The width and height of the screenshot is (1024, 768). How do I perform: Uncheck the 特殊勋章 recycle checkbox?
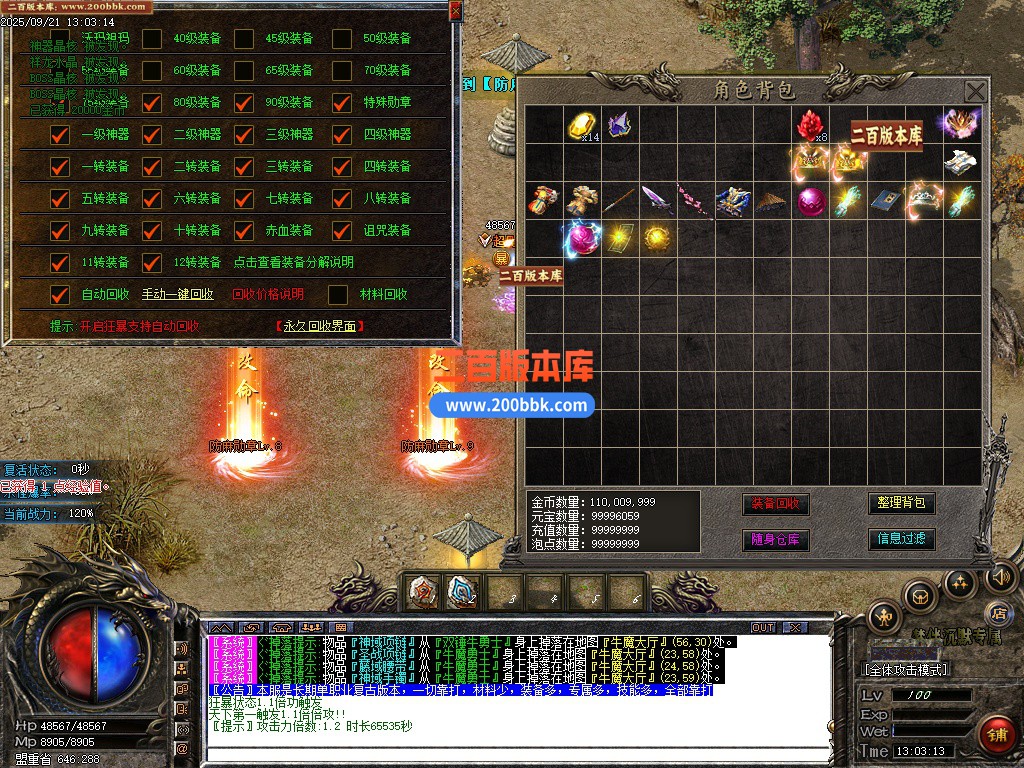(342, 102)
